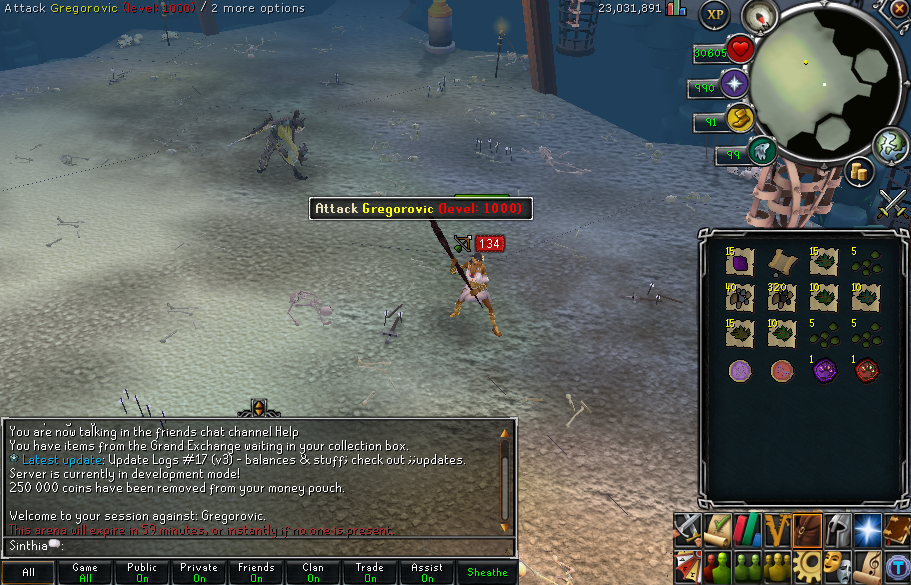Click the red paw charm
911x585 pixels.
pos(866,372)
